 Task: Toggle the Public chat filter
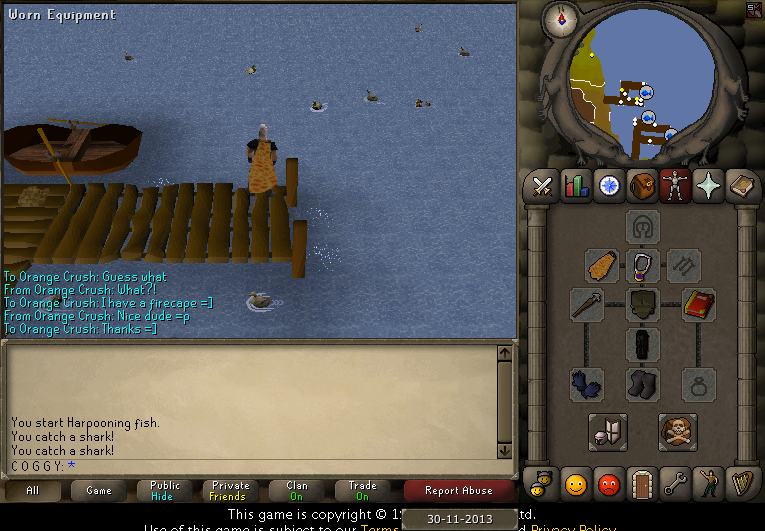[x=165, y=490]
